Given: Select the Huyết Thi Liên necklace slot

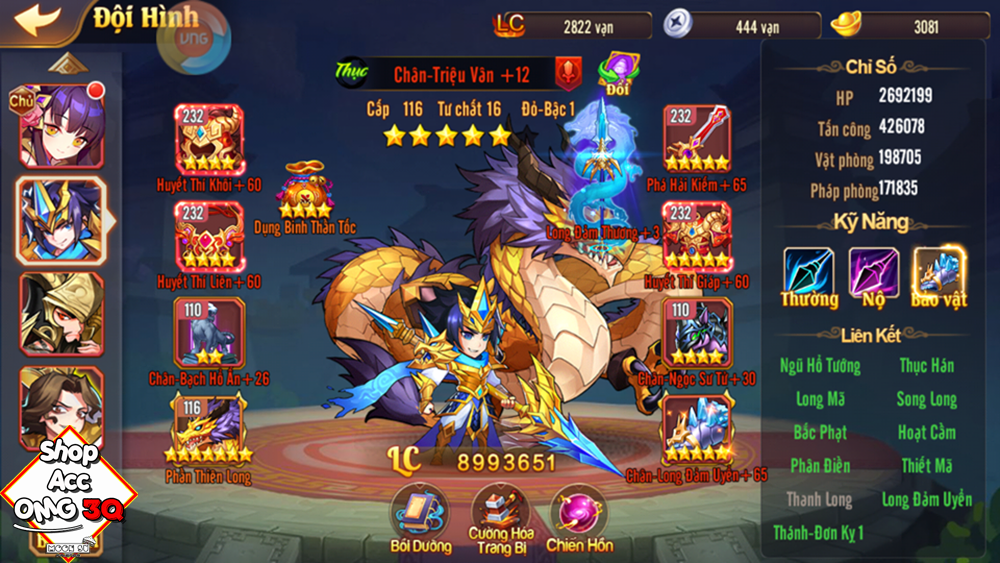Looking at the screenshot, I should [x=208, y=235].
